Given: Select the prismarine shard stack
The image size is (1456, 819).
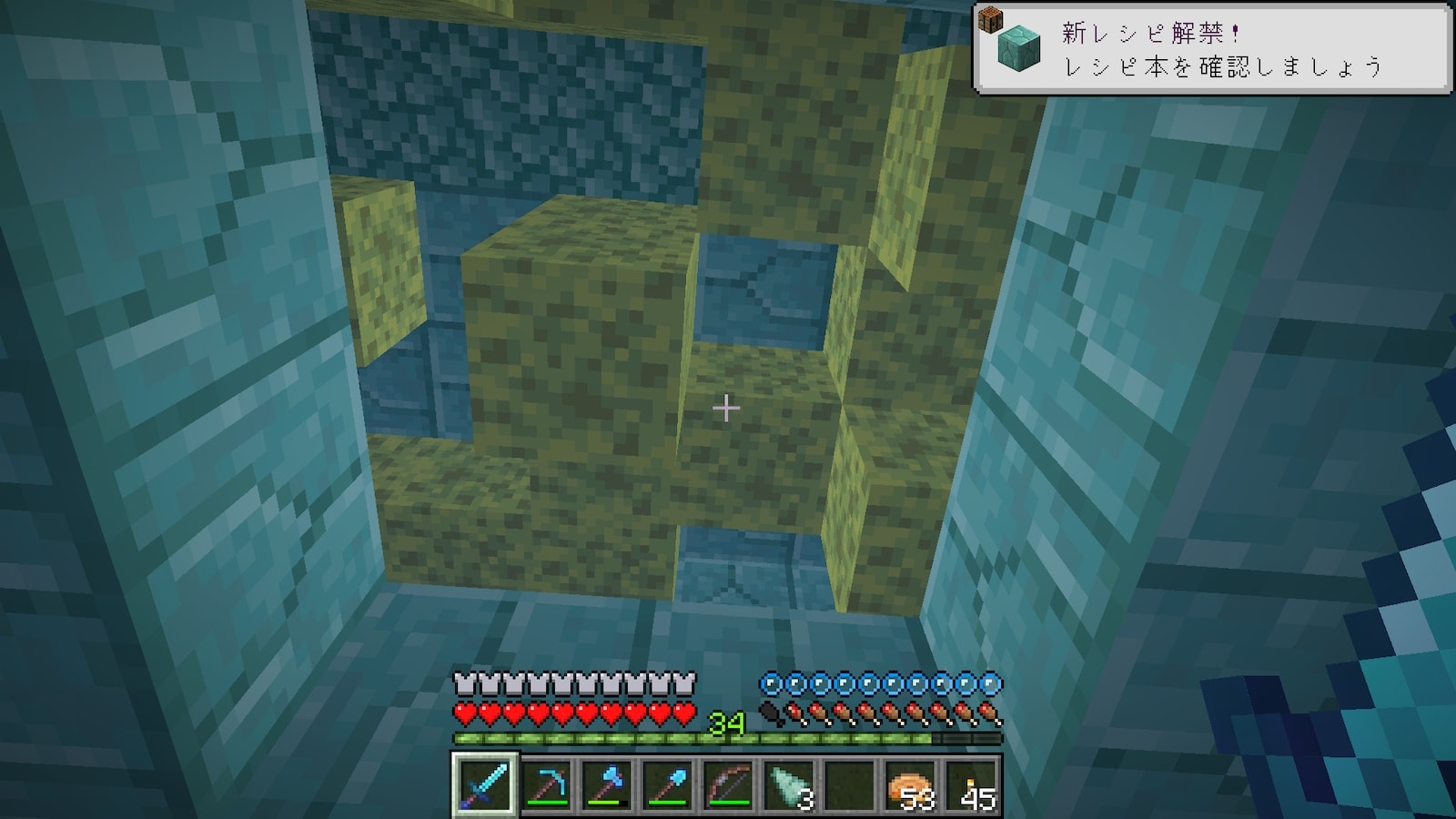Looking at the screenshot, I should click(x=789, y=783).
